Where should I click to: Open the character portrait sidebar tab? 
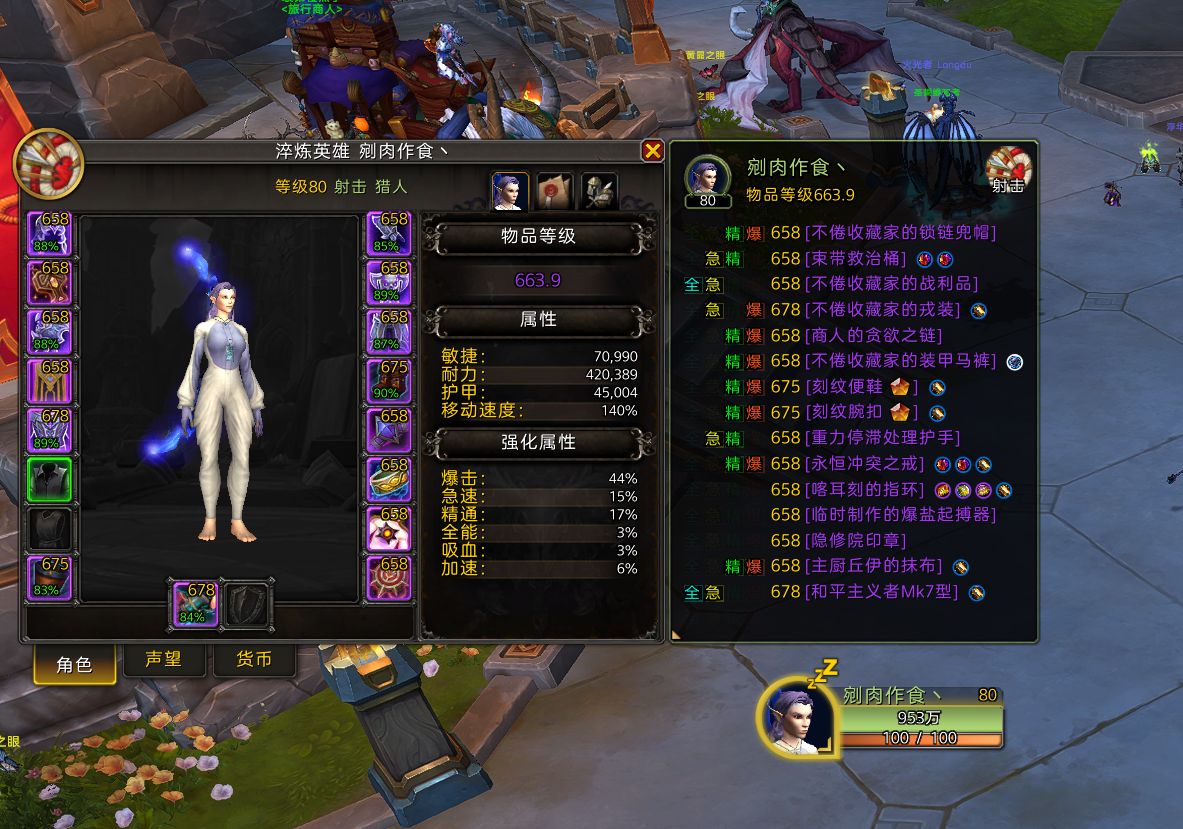click(x=510, y=191)
